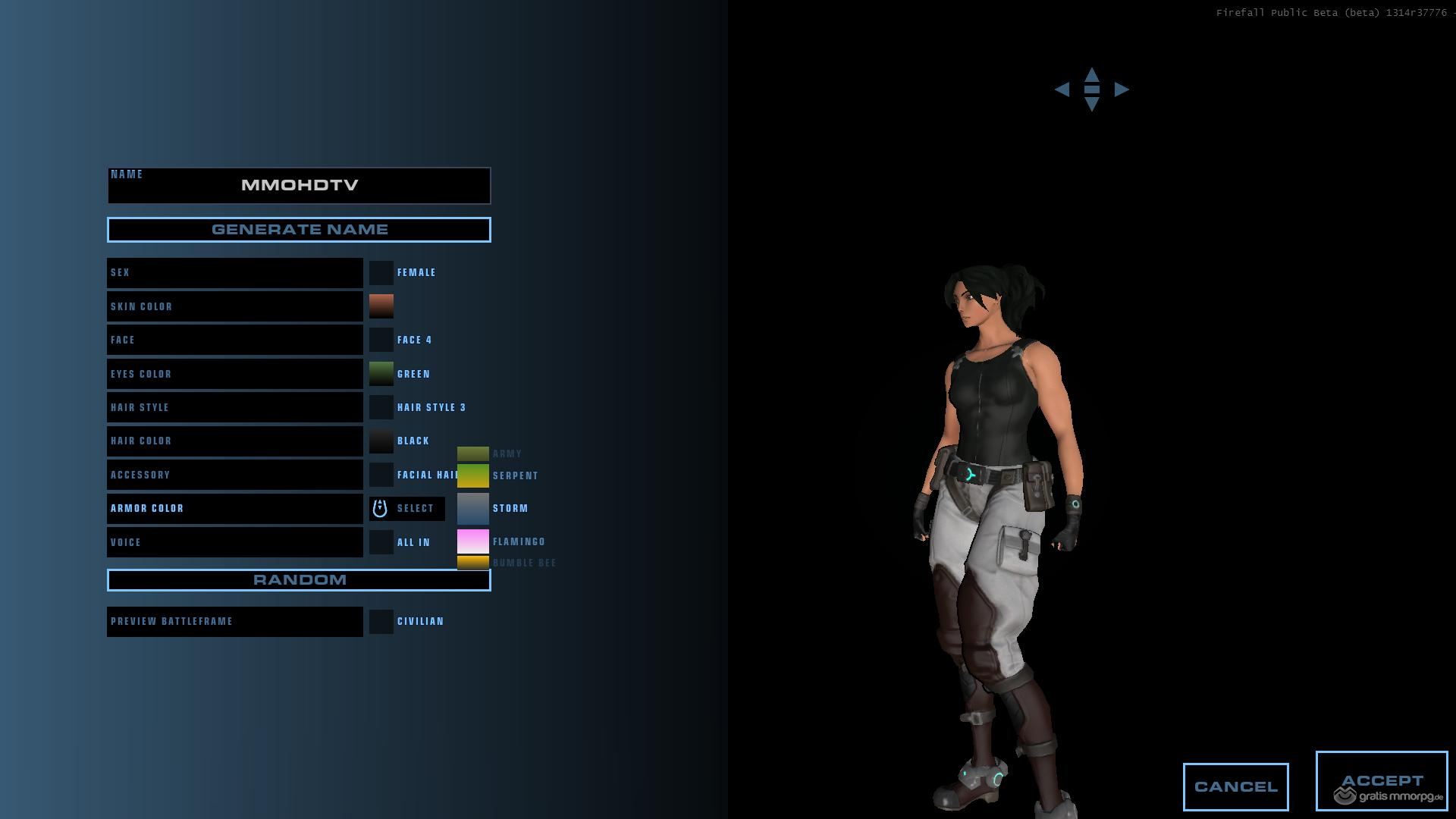The height and width of the screenshot is (819, 1456).
Task: Rotate character with the left arrow
Action: click(x=1062, y=89)
